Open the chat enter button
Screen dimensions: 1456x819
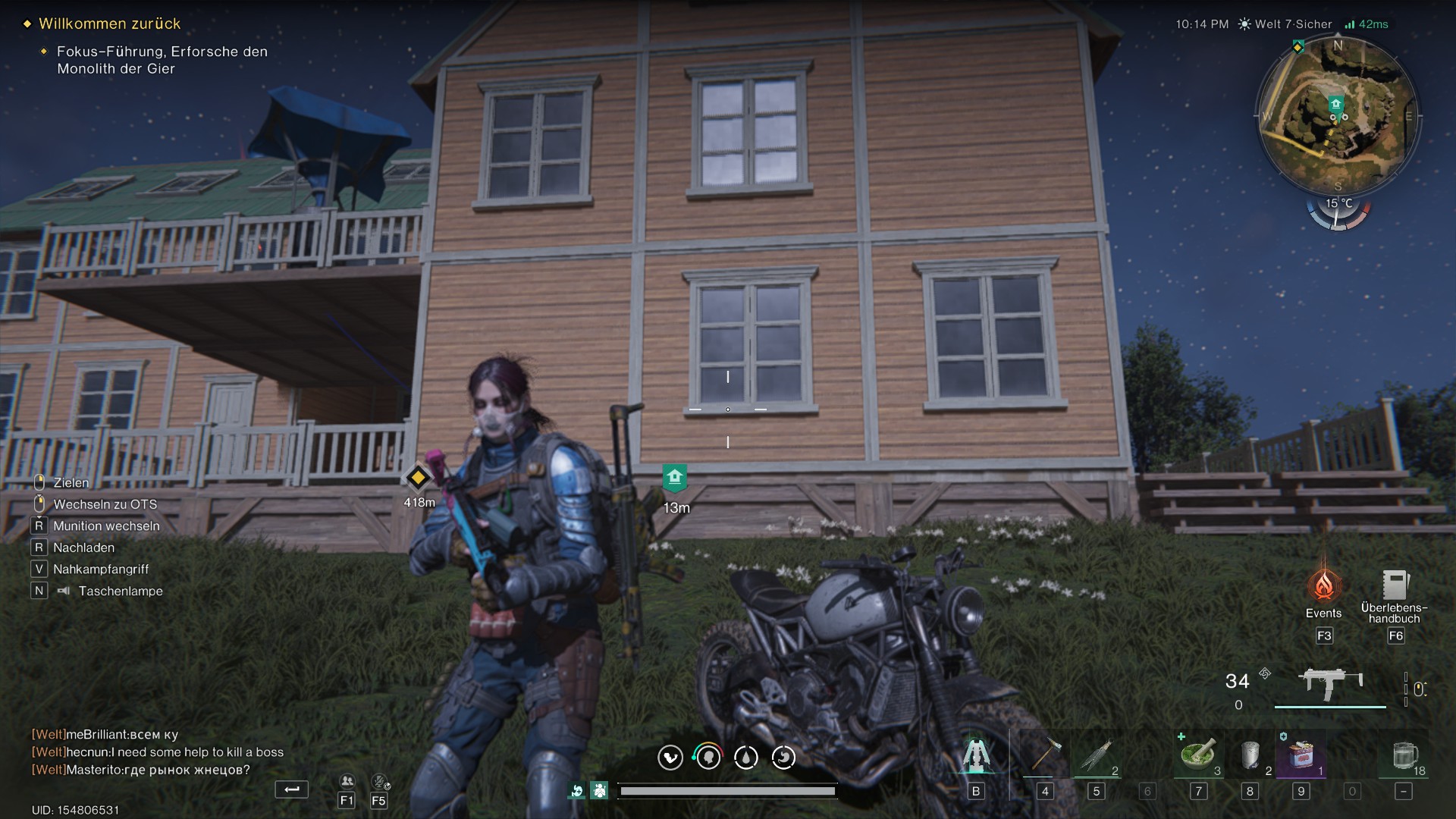[291, 790]
